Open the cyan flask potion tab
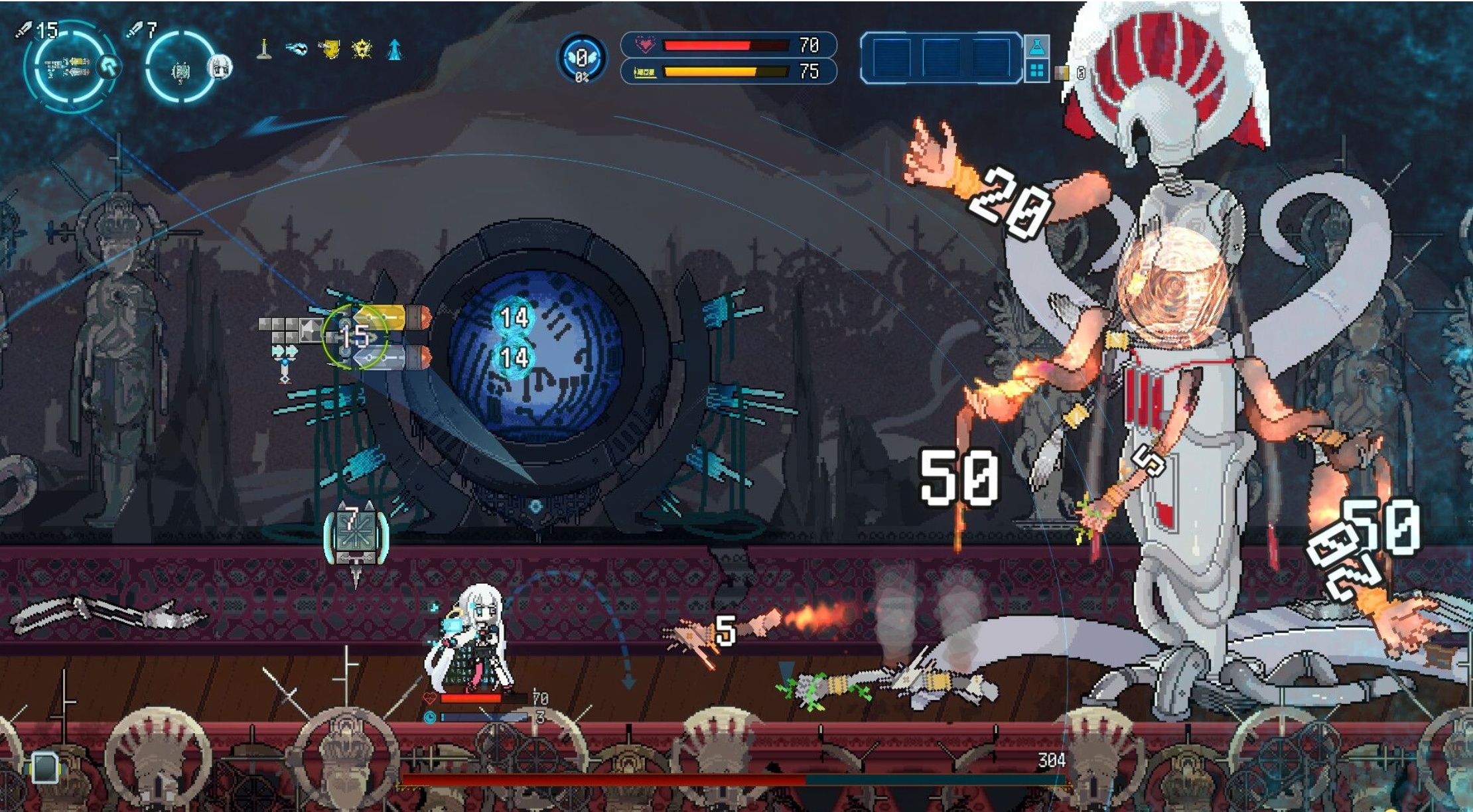 [1037, 46]
